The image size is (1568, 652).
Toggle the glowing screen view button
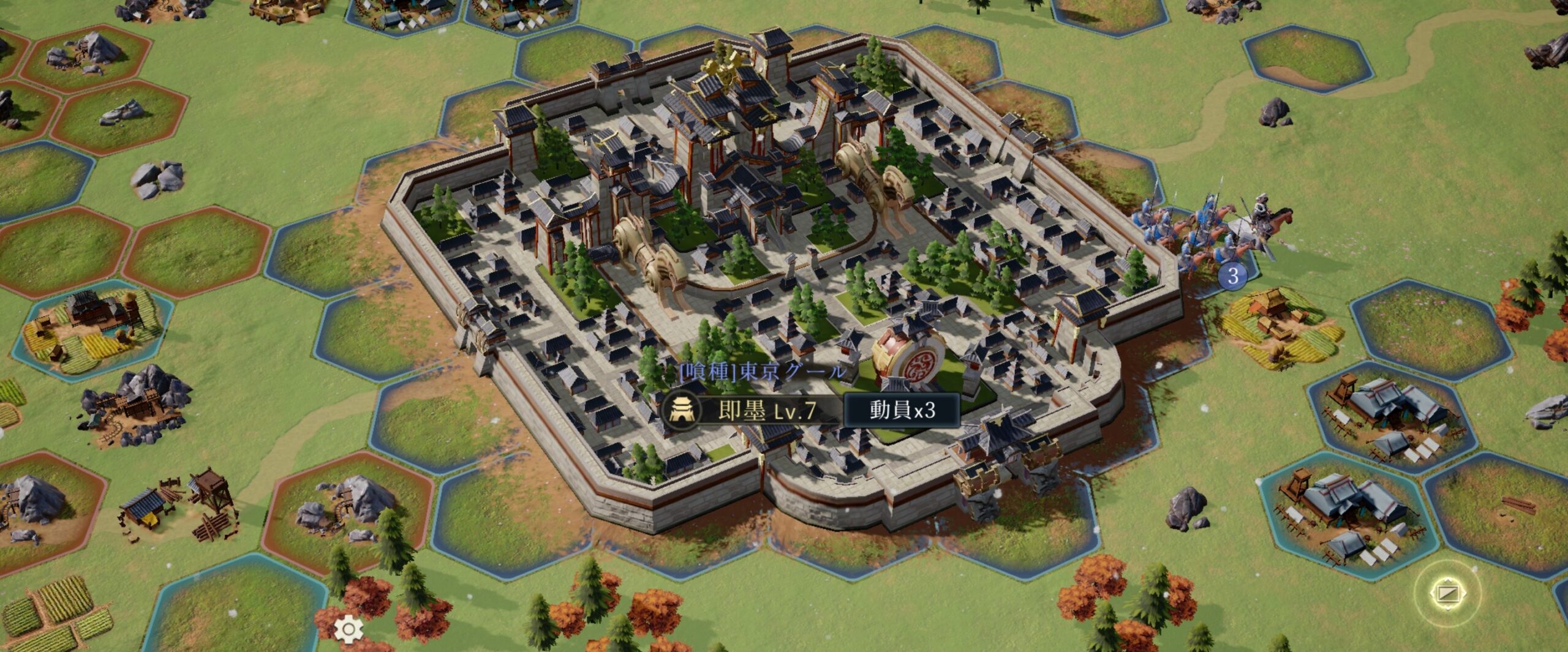click(1449, 593)
